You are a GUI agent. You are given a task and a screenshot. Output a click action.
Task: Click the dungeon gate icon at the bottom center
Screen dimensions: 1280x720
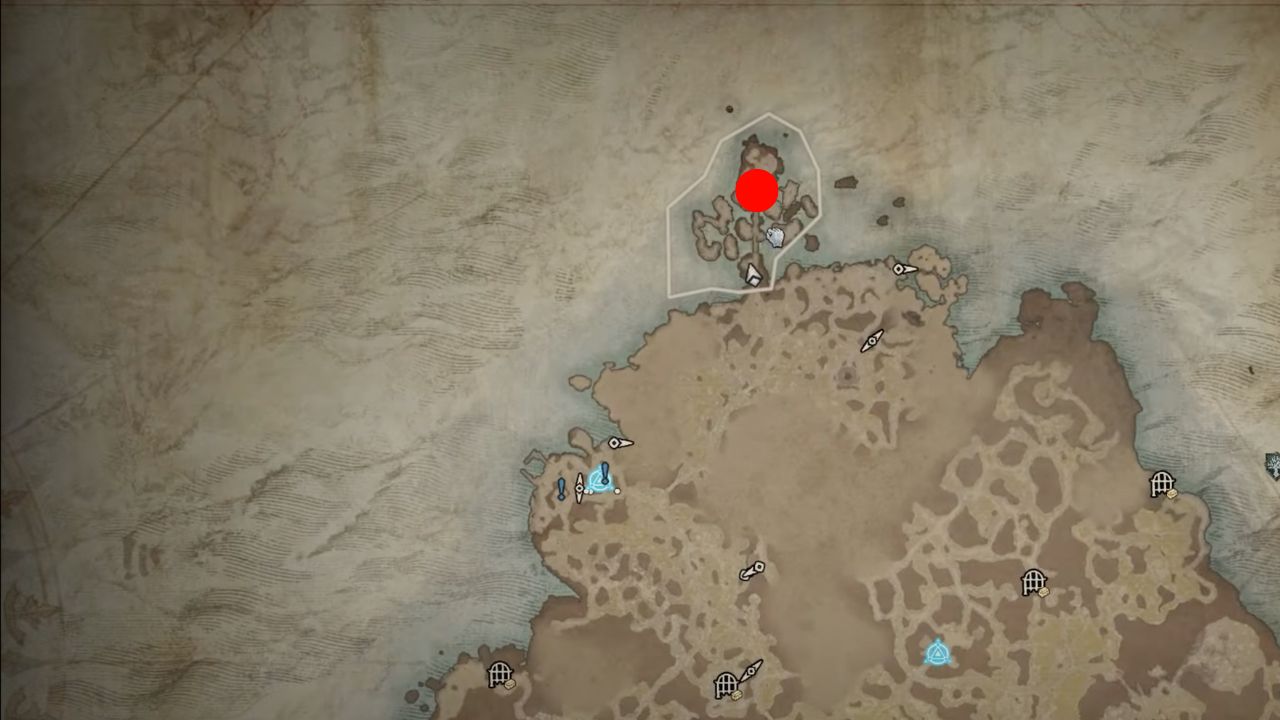coord(727,686)
